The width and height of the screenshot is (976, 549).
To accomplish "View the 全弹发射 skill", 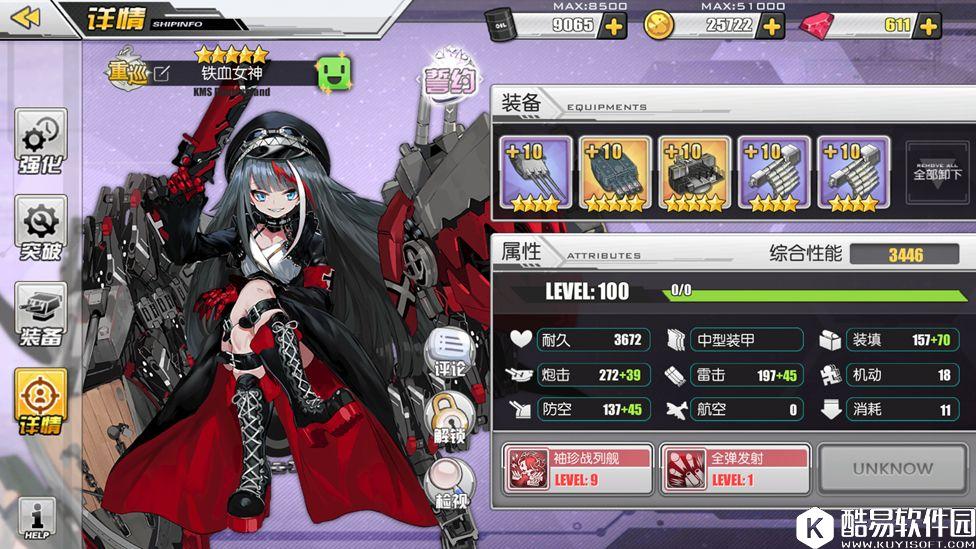I will [735, 469].
